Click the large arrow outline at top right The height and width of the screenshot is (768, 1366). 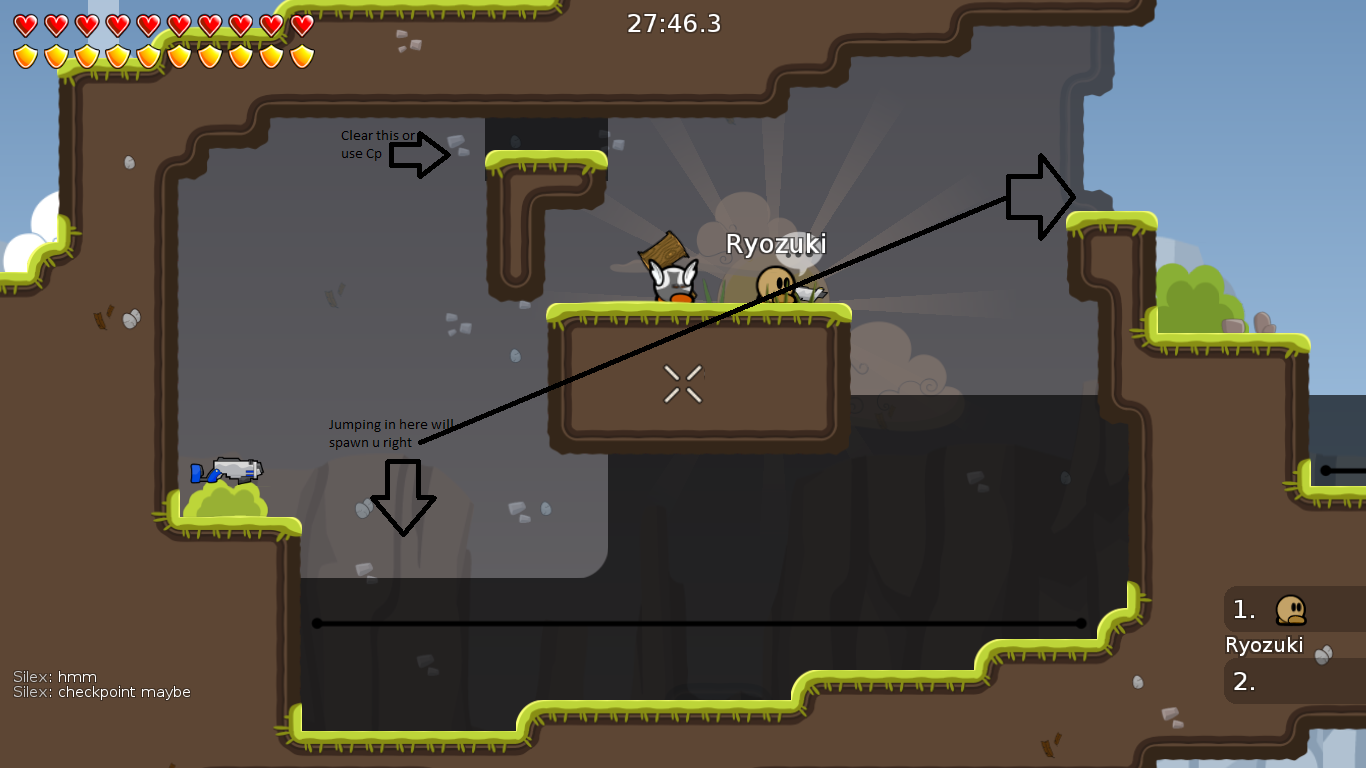tap(1040, 197)
